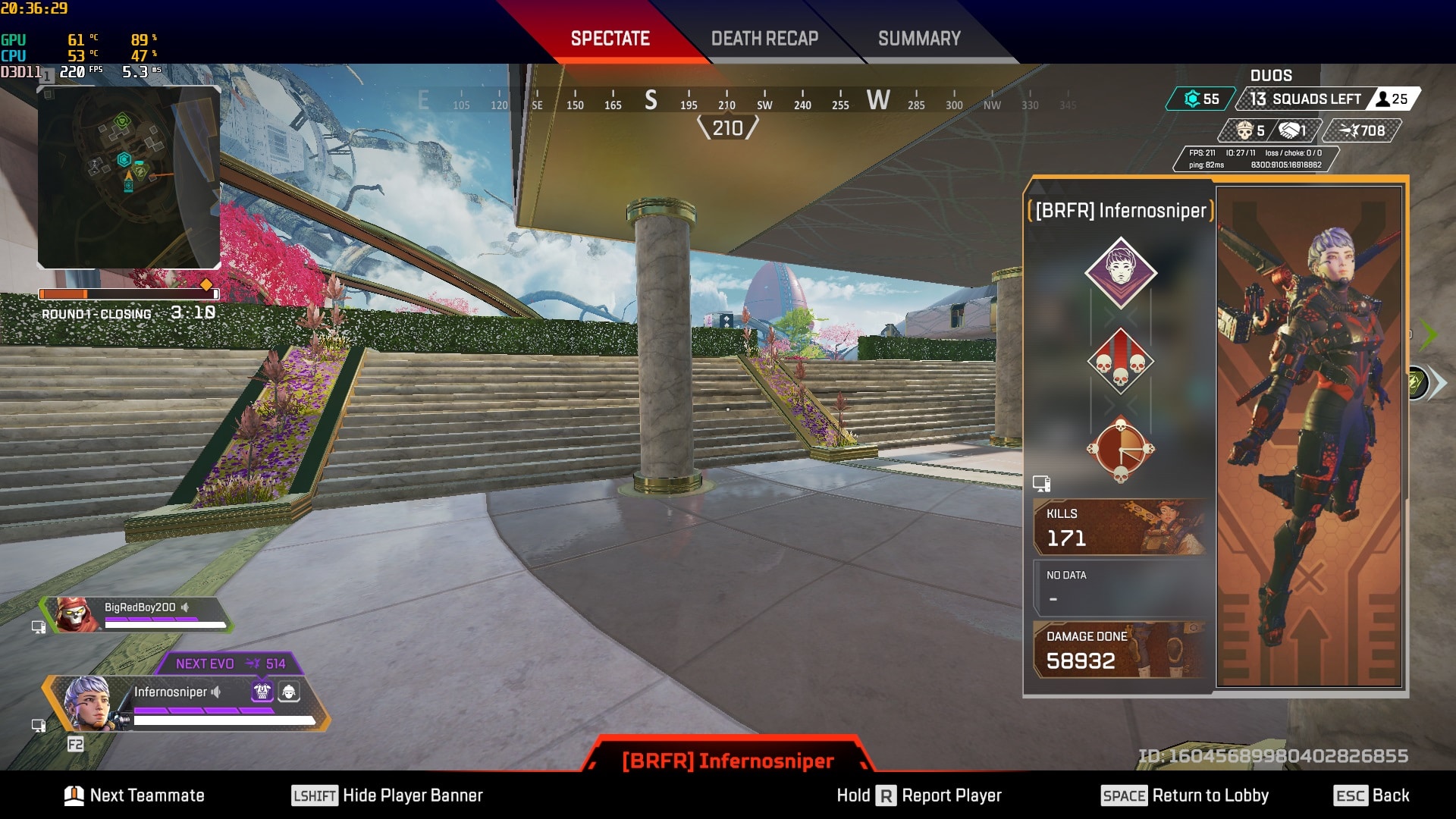This screenshot has height=819, width=1456.
Task: Click the Valkyrie banner pose artwork
Action: (1309, 436)
